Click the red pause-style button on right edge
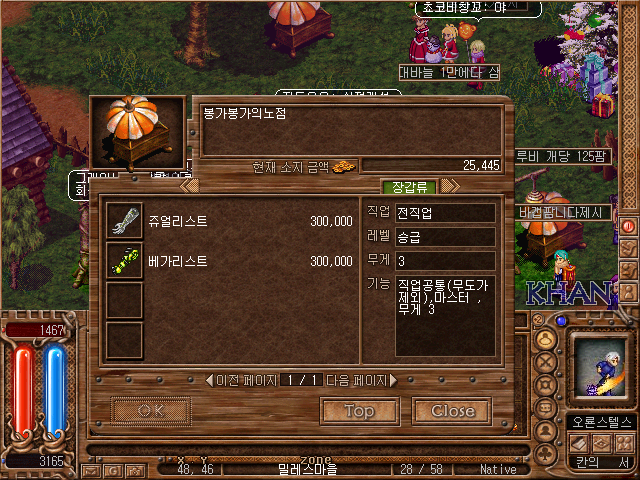This screenshot has height=480, width=640. pyautogui.click(x=629, y=226)
